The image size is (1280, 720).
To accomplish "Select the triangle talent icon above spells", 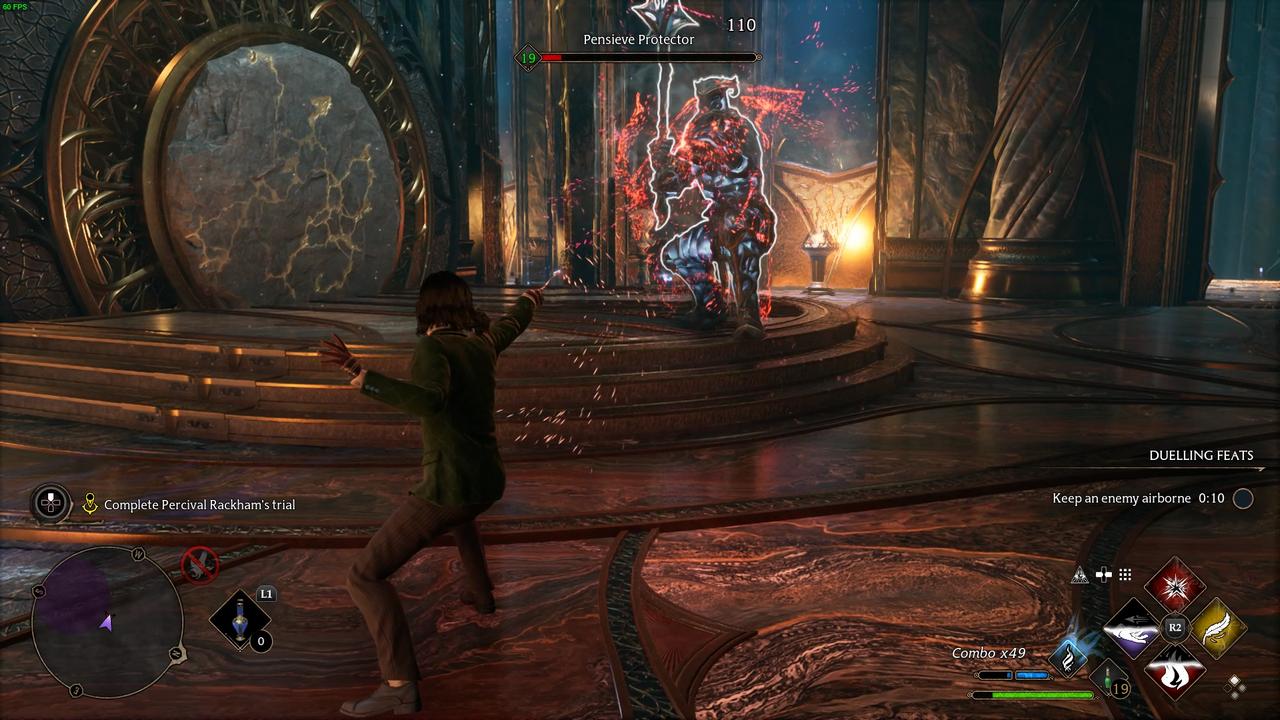I will 1079,575.
